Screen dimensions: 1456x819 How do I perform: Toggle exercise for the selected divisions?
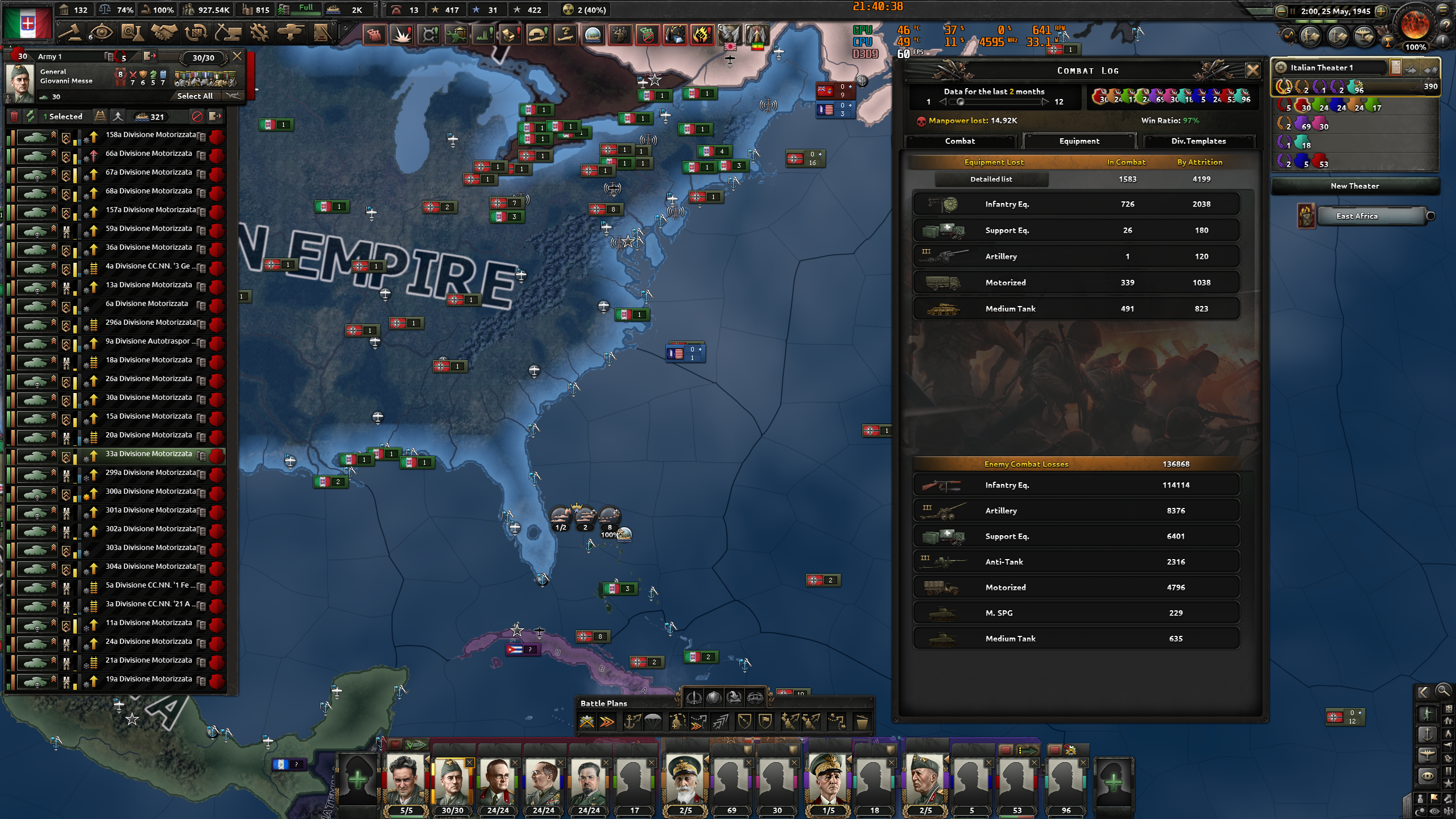[31, 116]
